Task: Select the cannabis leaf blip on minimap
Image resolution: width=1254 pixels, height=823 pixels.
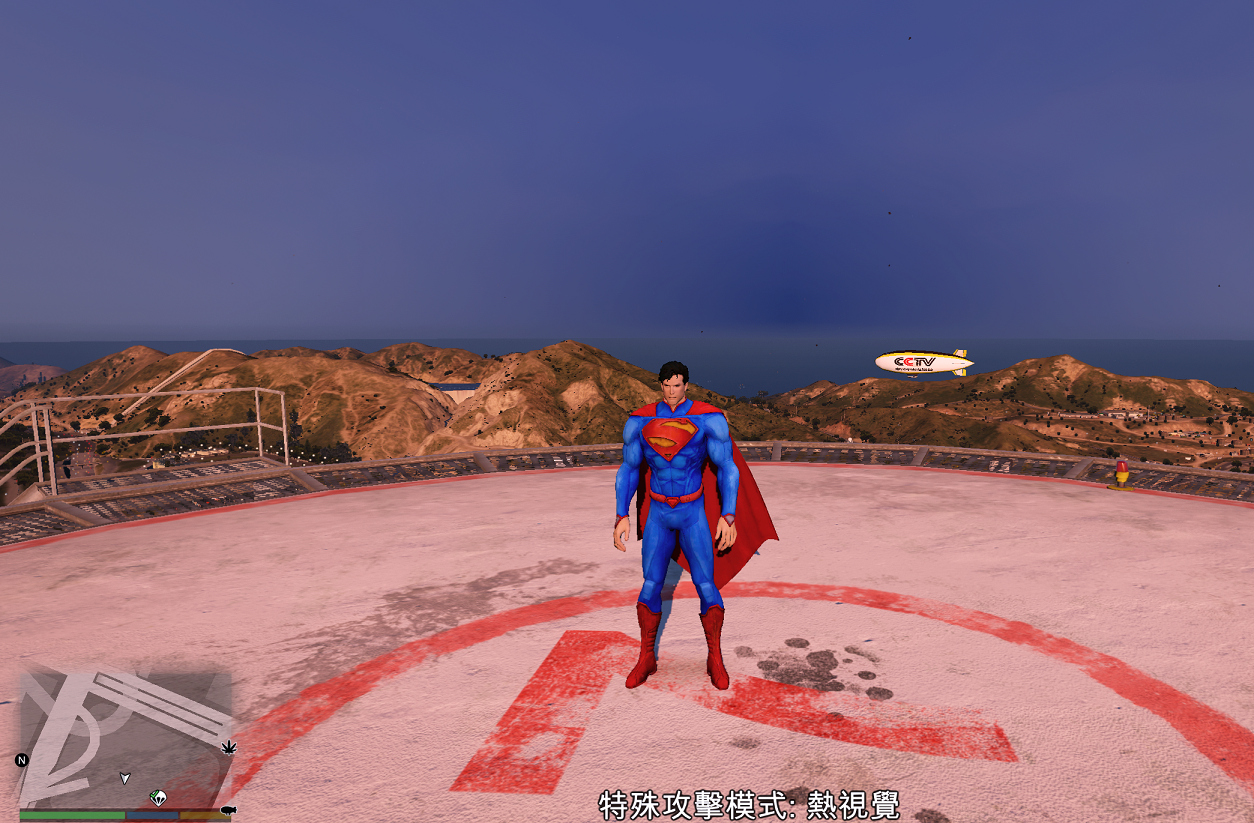Action: coord(228,747)
